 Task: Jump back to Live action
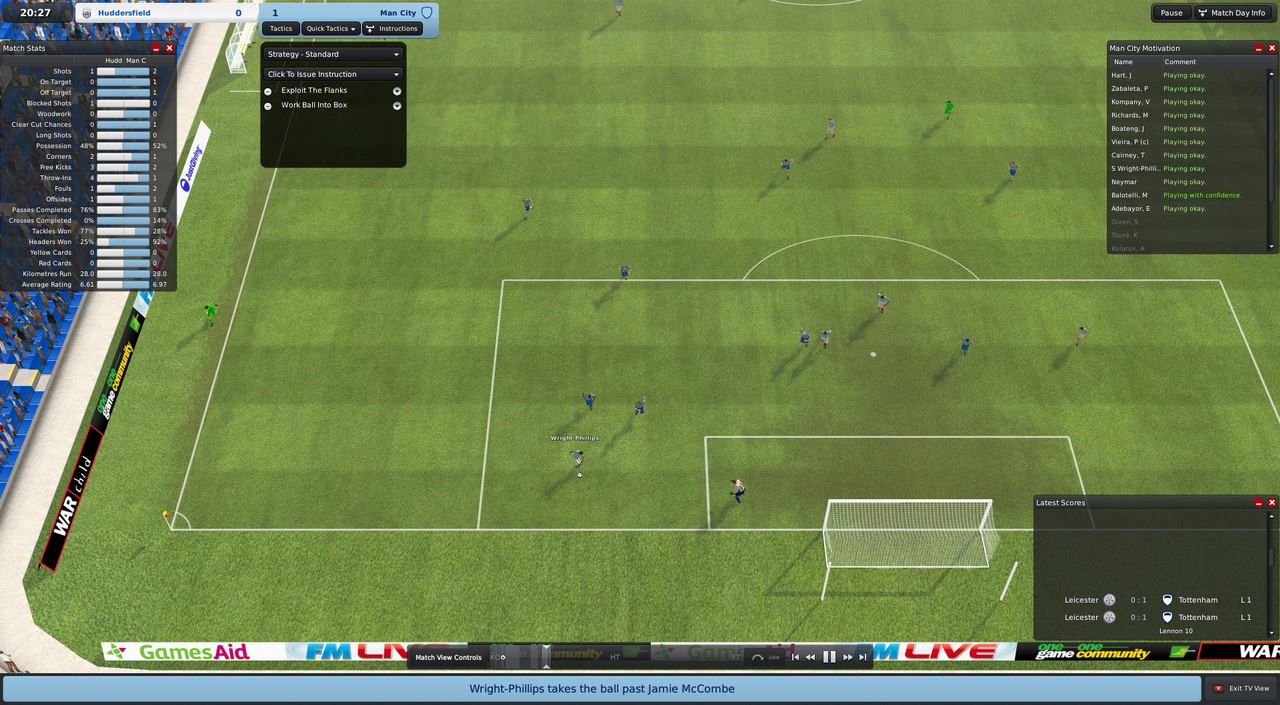tap(766, 657)
